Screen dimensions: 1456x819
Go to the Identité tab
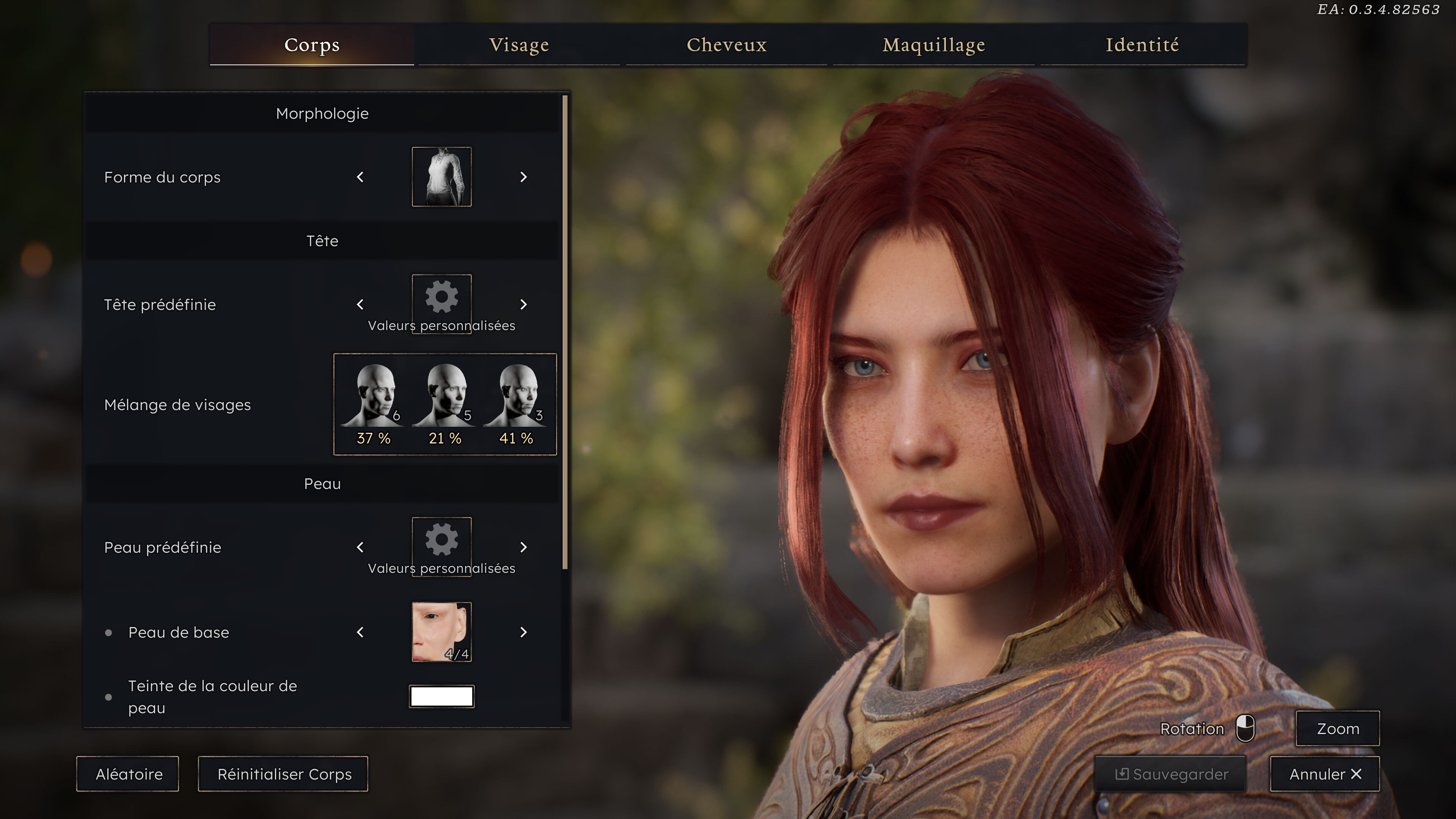1142,45
